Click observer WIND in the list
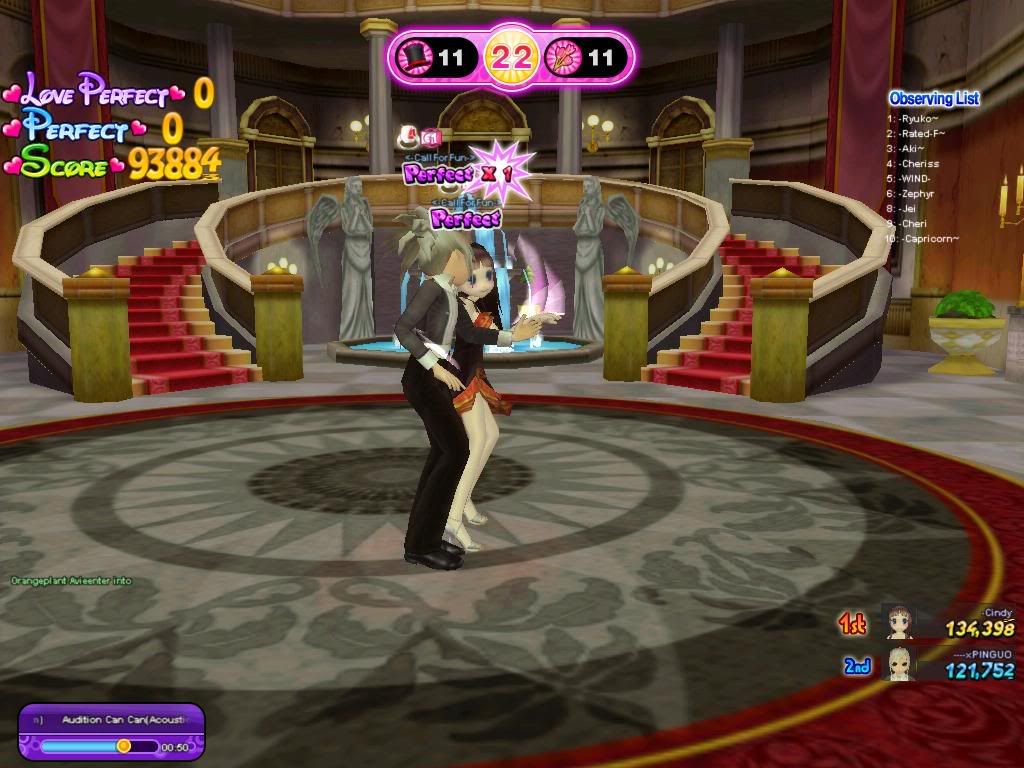The image size is (1024, 768). (915, 178)
